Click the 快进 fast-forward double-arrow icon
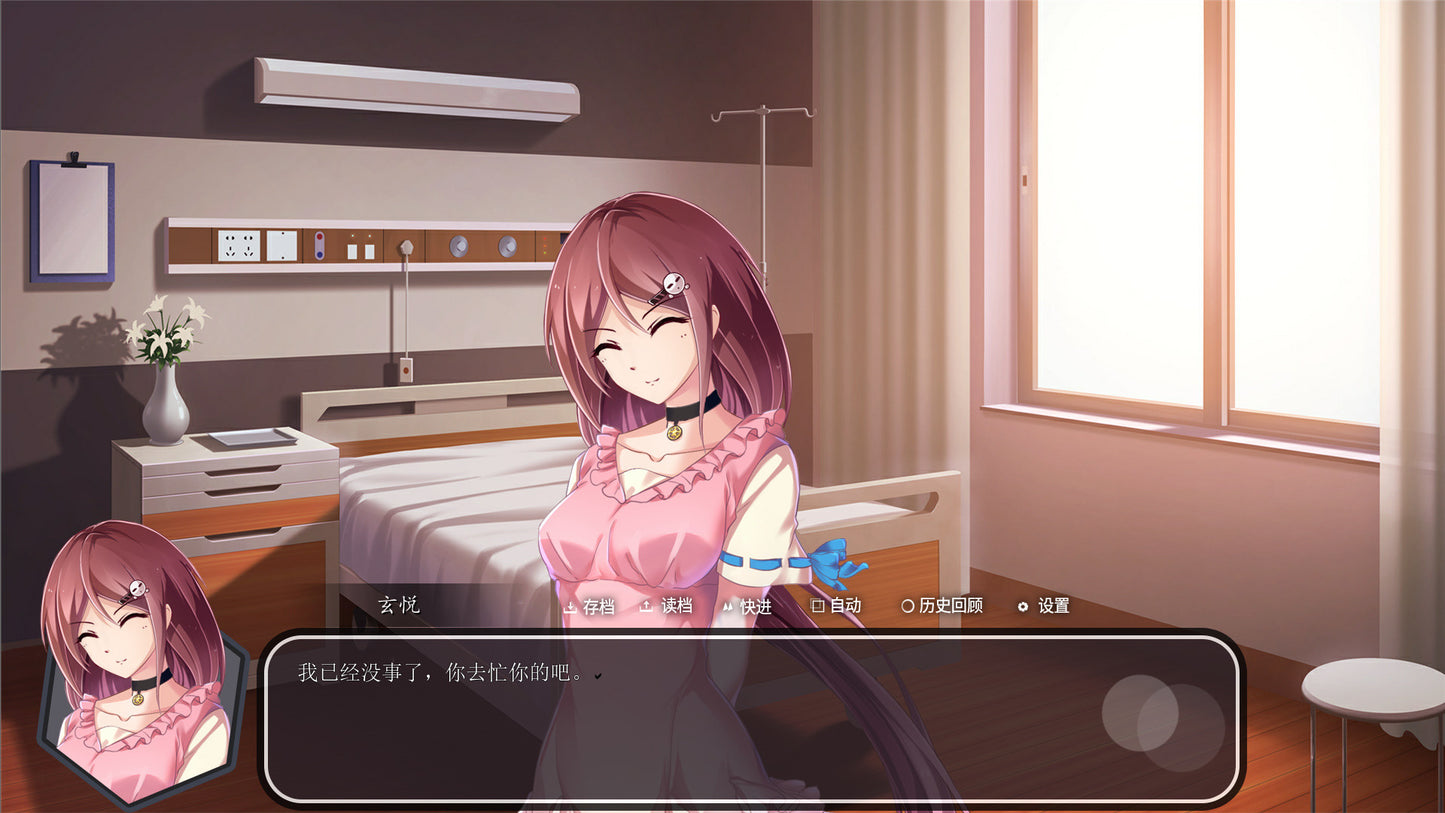This screenshot has width=1445, height=813. pos(729,606)
